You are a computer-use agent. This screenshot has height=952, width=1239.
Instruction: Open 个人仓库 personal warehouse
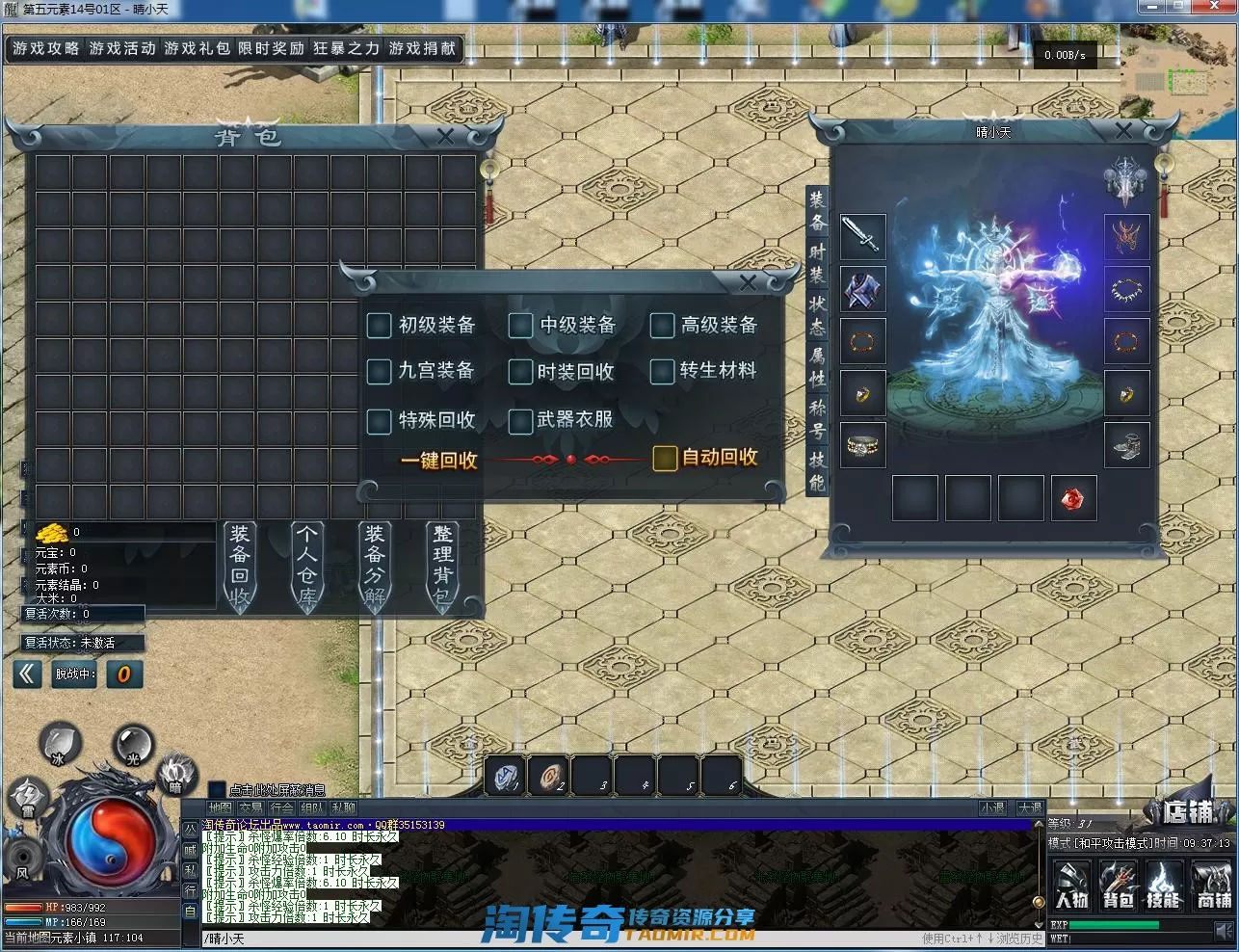point(306,566)
